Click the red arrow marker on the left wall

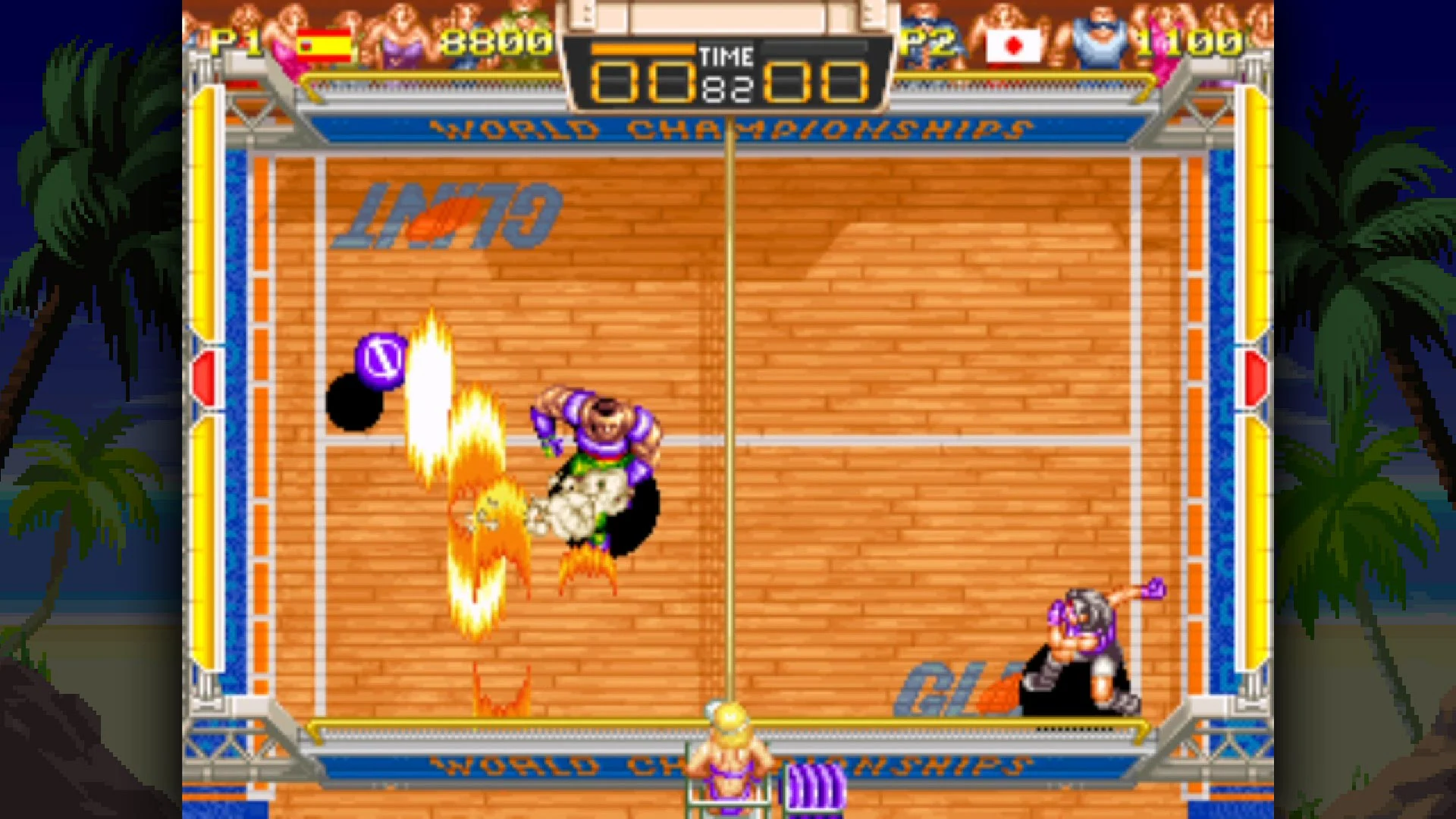(x=203, y=376)
